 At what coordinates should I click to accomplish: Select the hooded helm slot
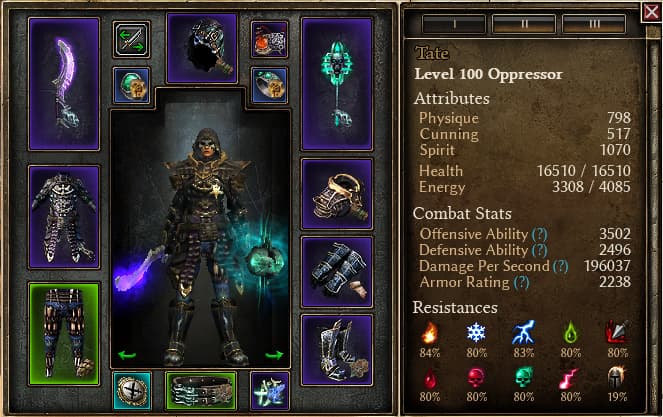tap(201, 46)
